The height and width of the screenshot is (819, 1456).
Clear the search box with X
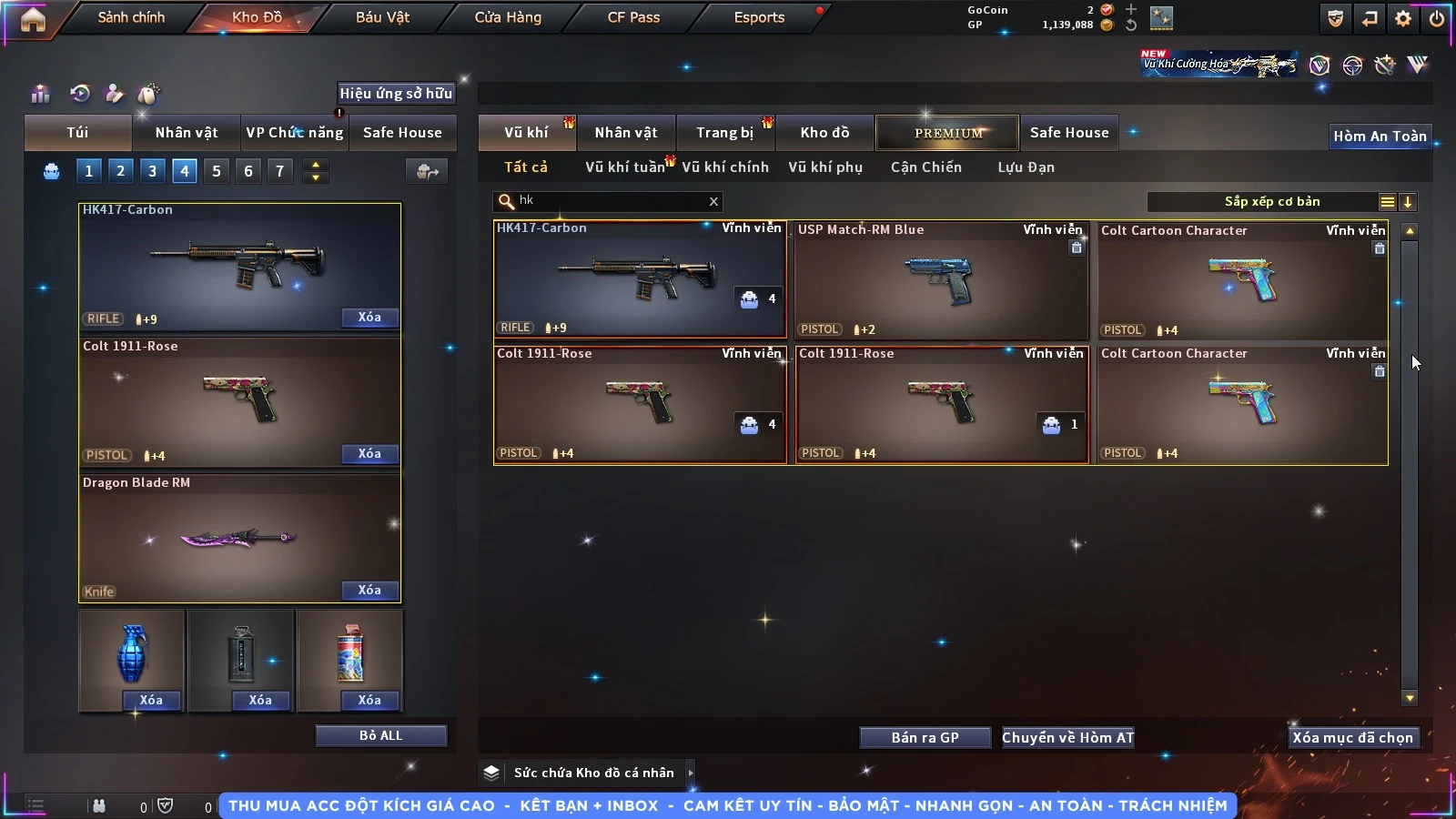[713, 202]
